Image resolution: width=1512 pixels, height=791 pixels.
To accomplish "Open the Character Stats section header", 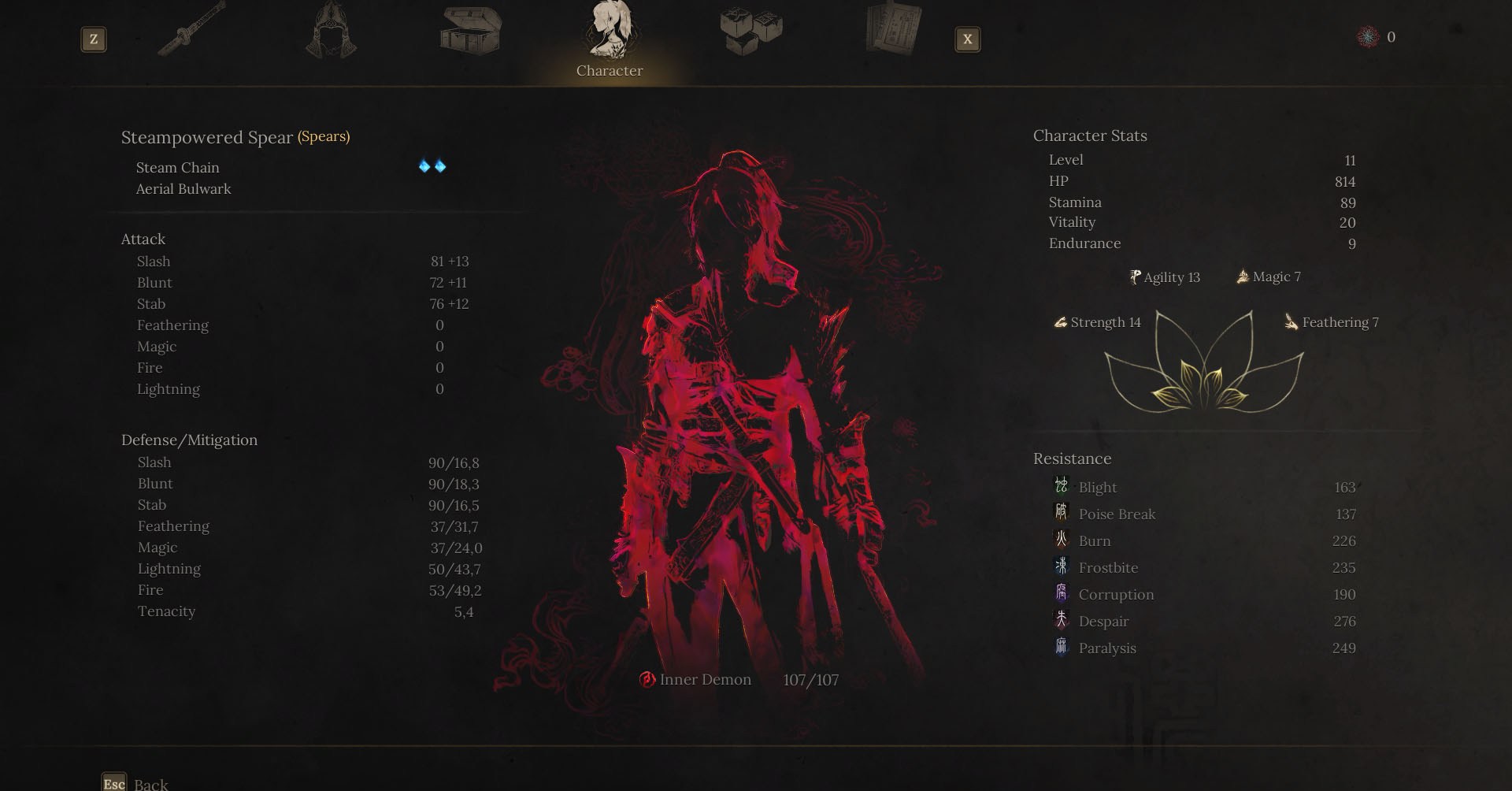I will [1090, 136].
